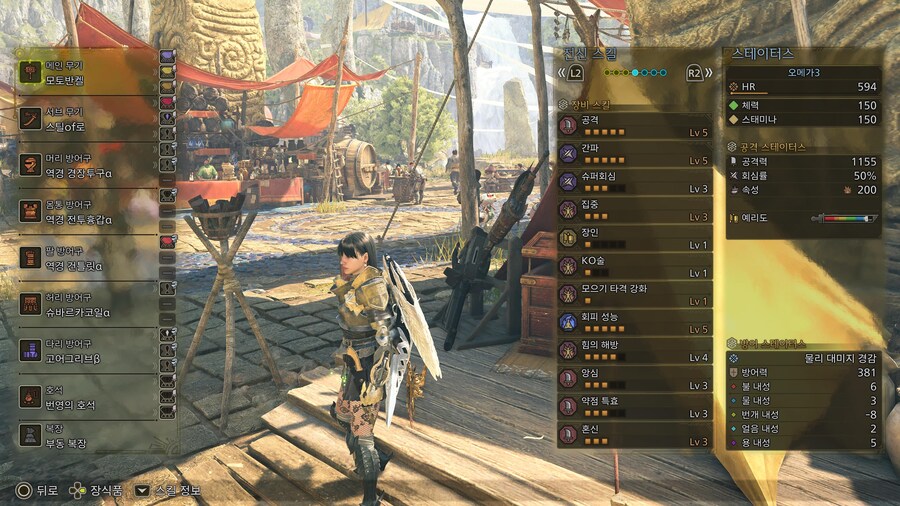
Task: Click the 공격 skill row
Action: [635, 125]
